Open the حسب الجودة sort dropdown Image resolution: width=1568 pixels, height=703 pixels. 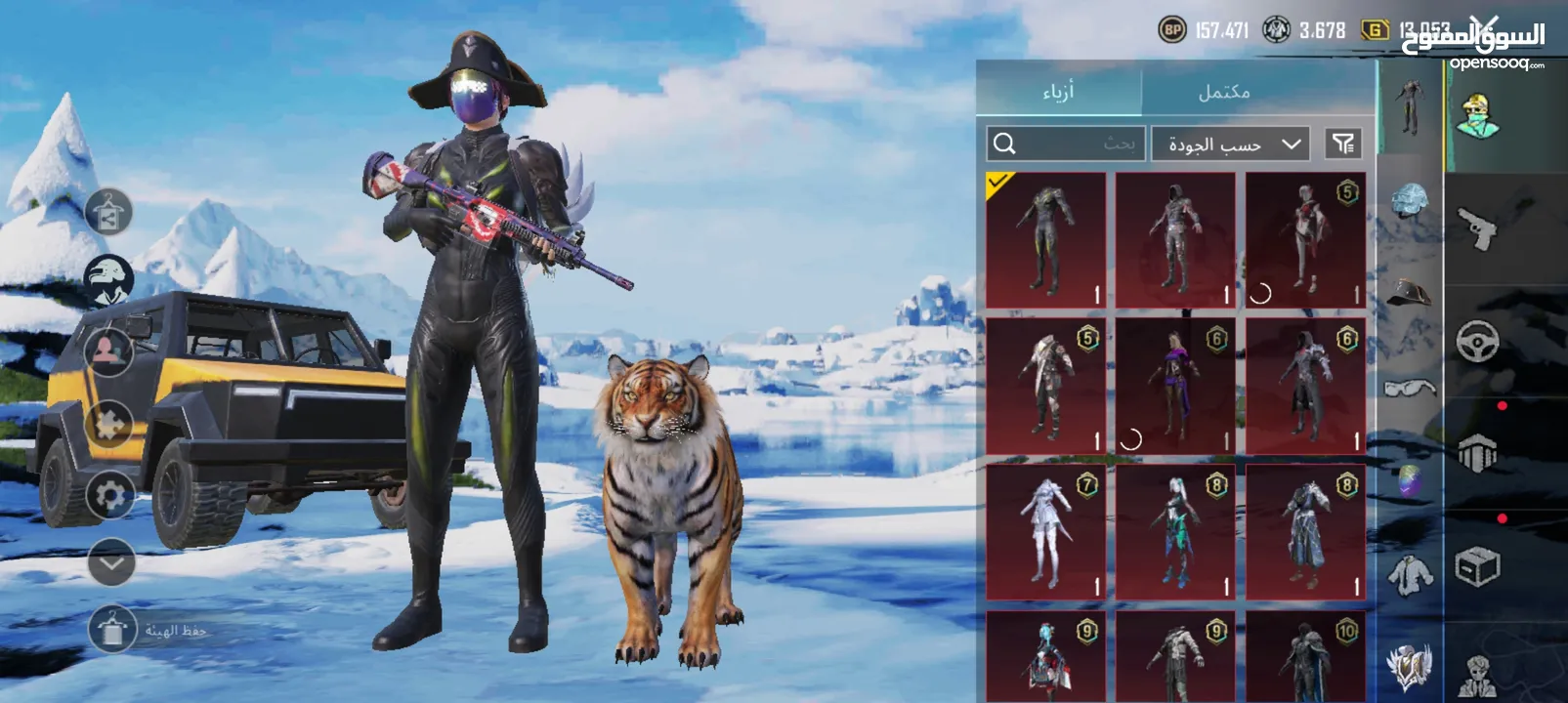[x=1231, y=145]
